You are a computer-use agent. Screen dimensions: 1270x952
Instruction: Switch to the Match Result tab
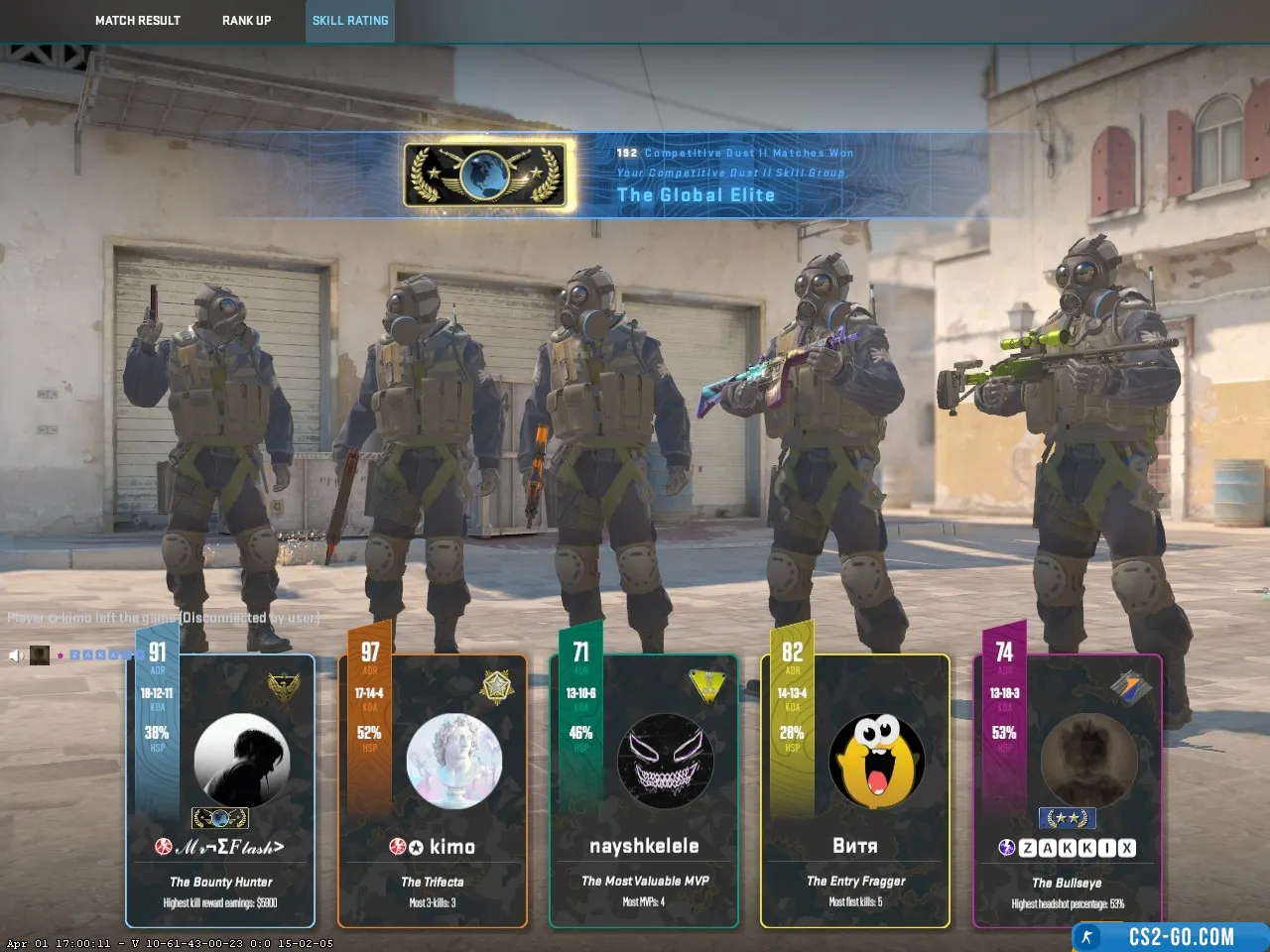click(138, 21)
